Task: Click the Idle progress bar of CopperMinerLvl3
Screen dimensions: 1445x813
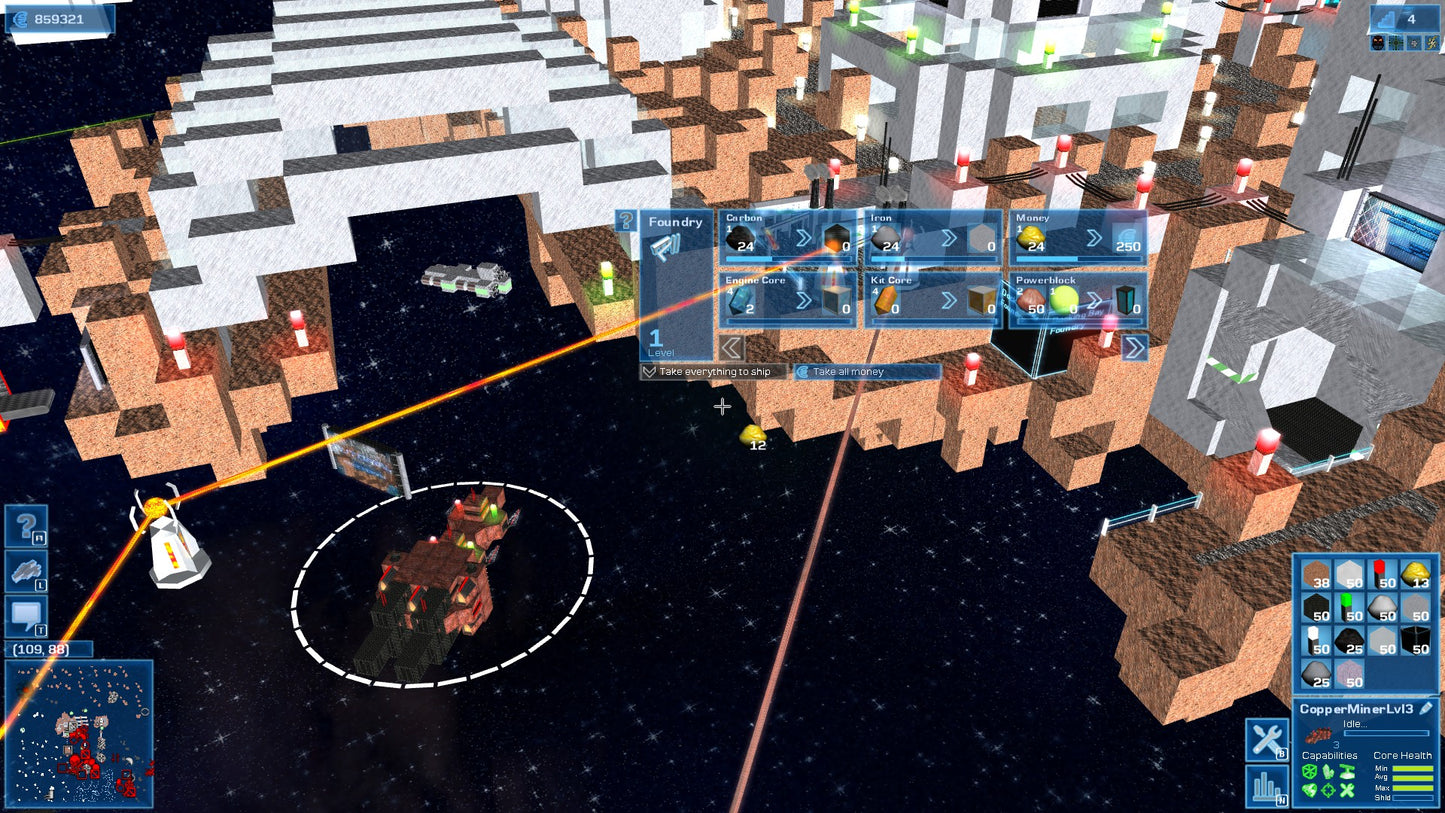Action: tap(1387, 733)
